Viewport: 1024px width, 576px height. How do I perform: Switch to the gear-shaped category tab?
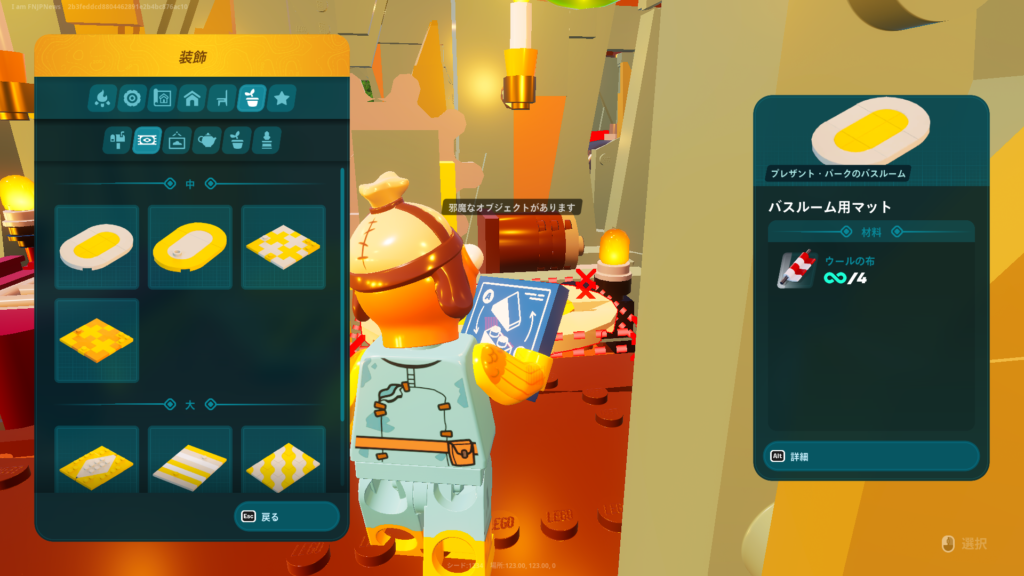click(x=131, y=98)
